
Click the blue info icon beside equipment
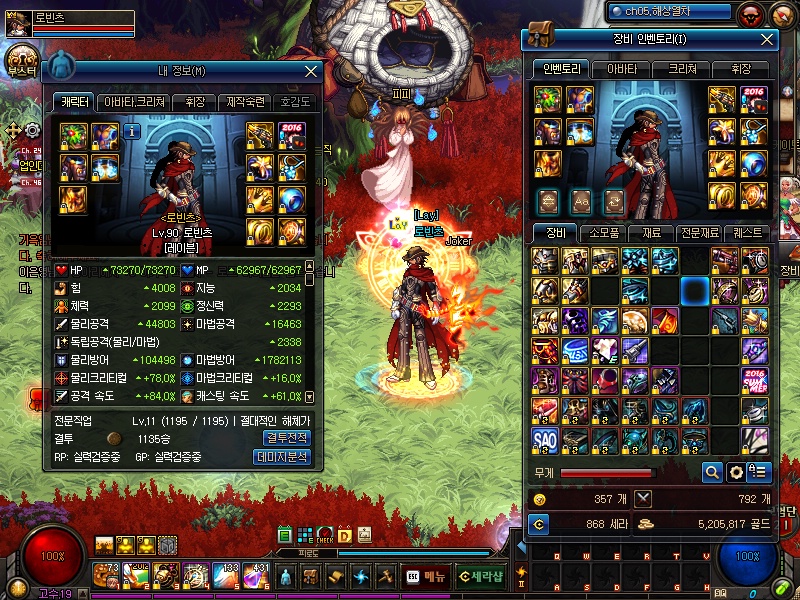132,131
